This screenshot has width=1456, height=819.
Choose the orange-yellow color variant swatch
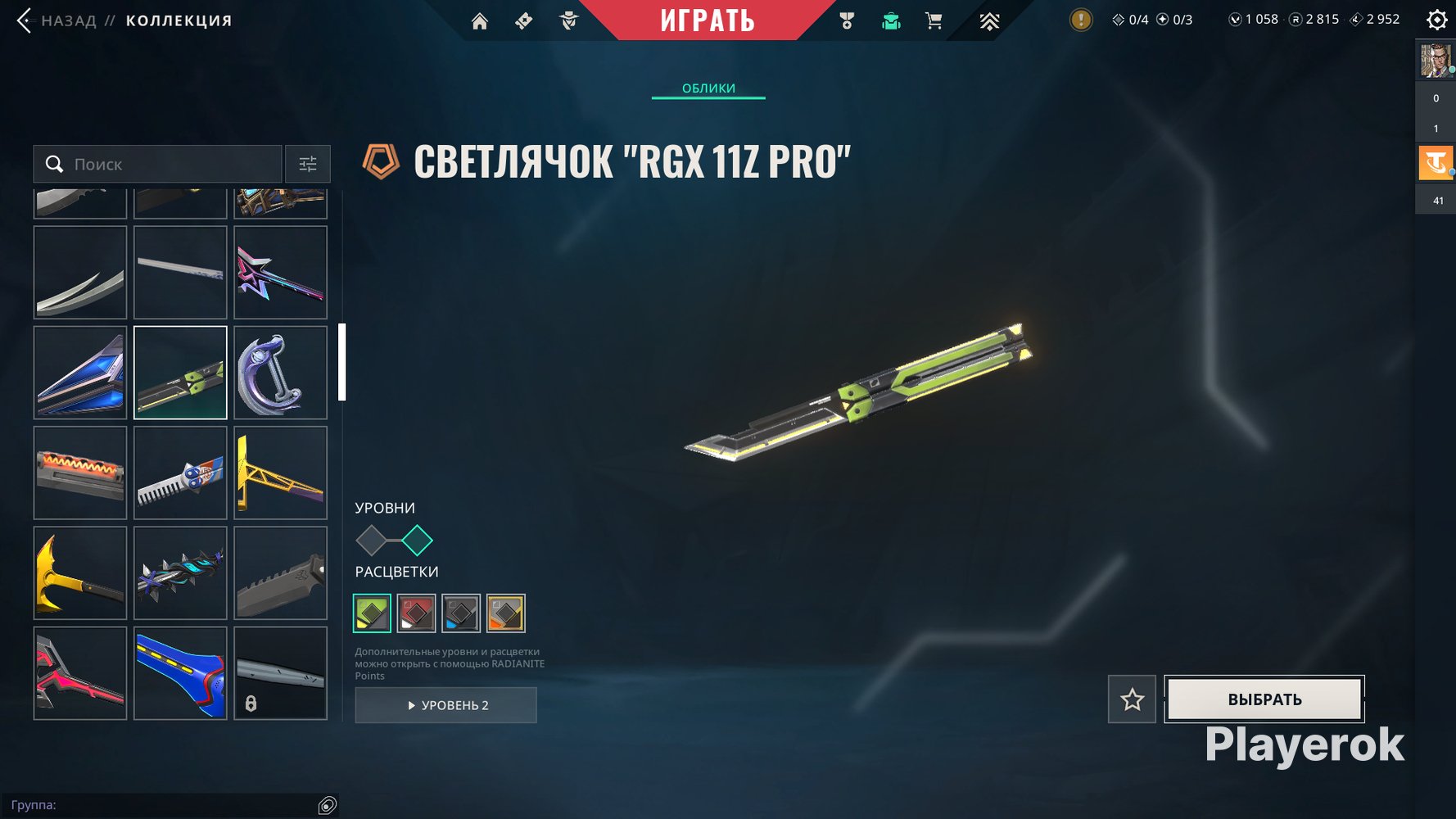[x=505, y=613]
